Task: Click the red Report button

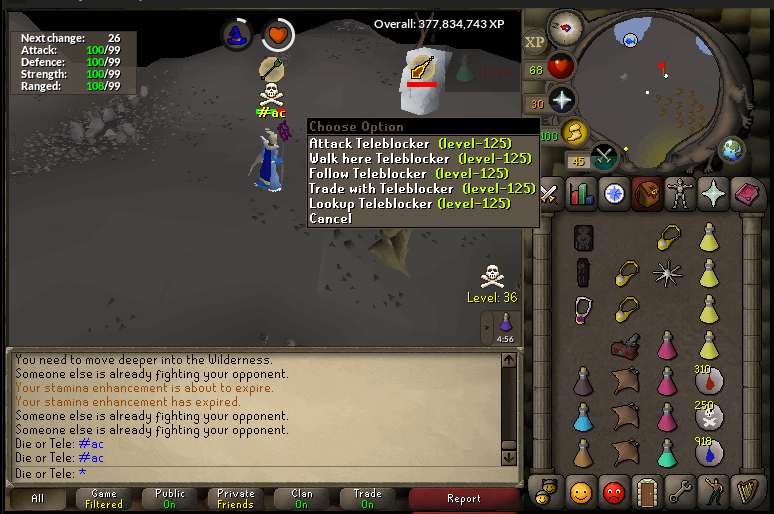Action: tap(464, 498)
